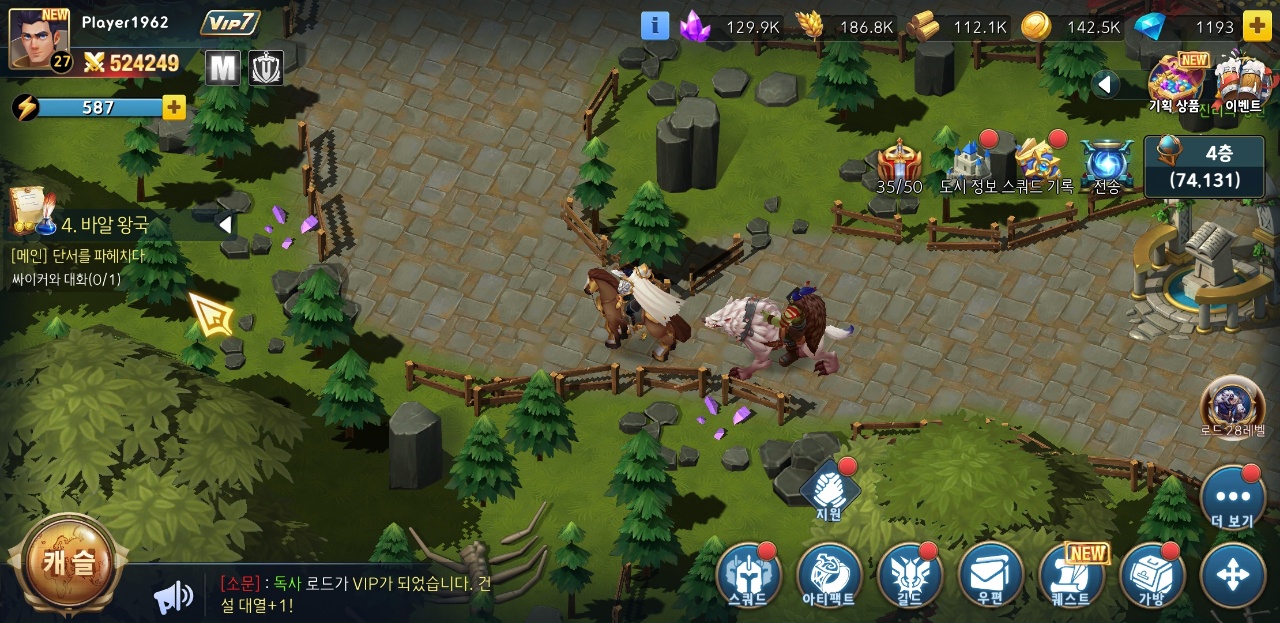Show more options with 더 보기

click(1232, 497)
